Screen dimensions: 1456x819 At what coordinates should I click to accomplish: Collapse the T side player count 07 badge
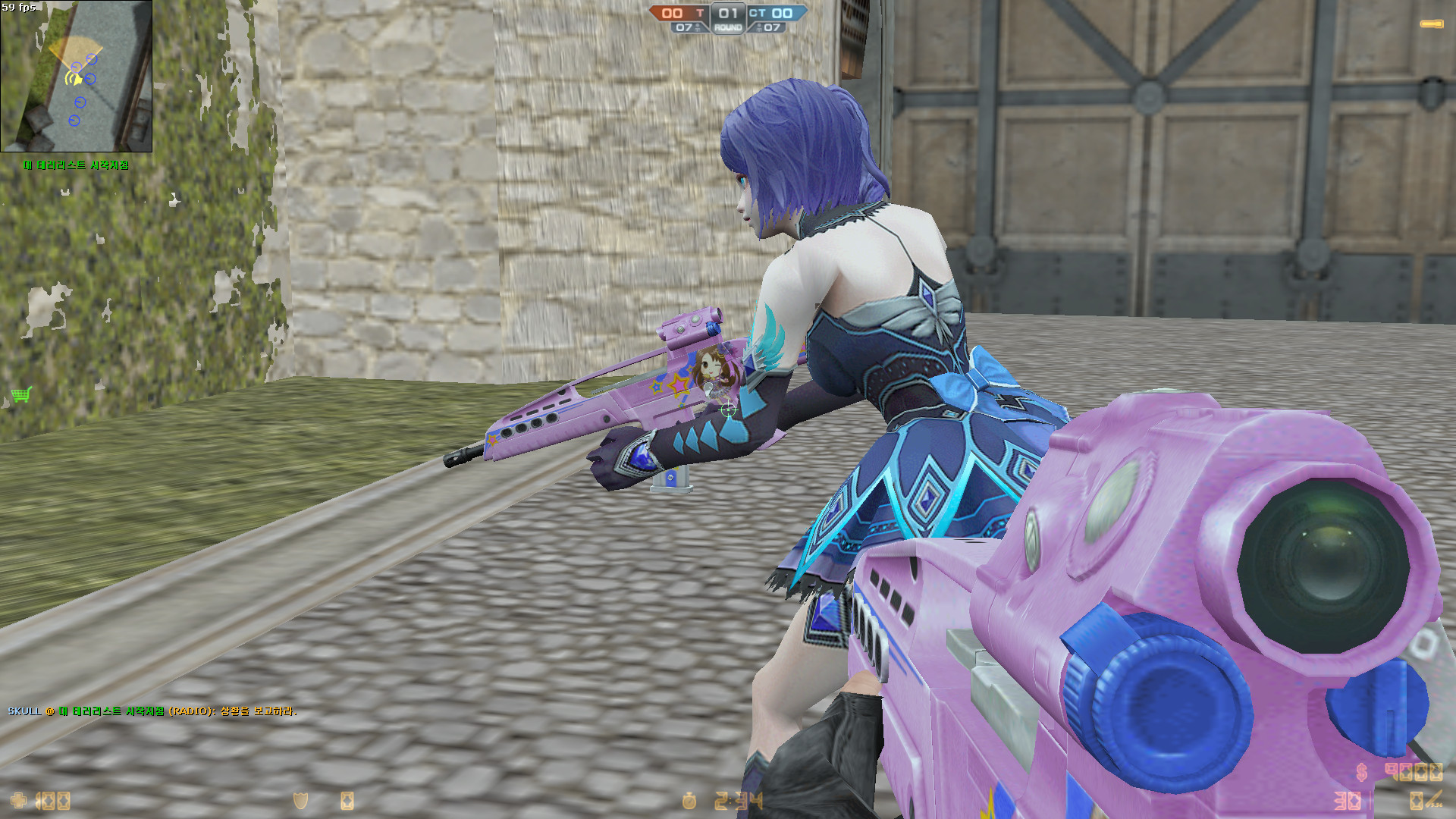pyautogui.click(x=687, y=28)
